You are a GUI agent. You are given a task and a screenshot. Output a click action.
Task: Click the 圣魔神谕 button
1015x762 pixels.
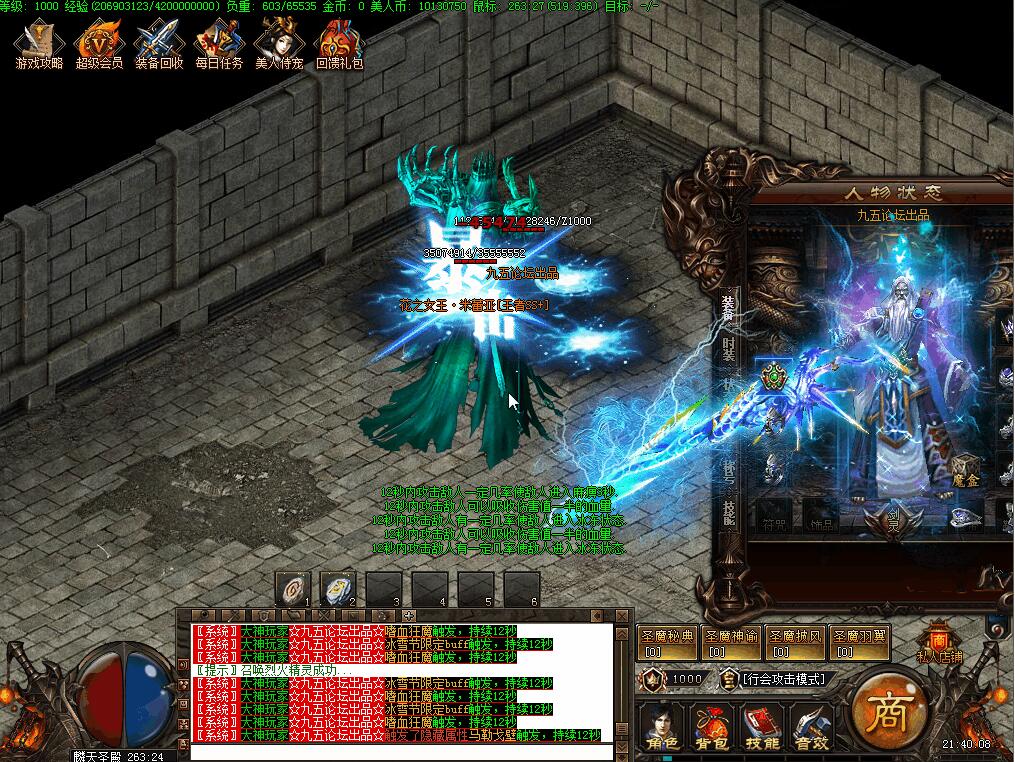pos(730,641)
